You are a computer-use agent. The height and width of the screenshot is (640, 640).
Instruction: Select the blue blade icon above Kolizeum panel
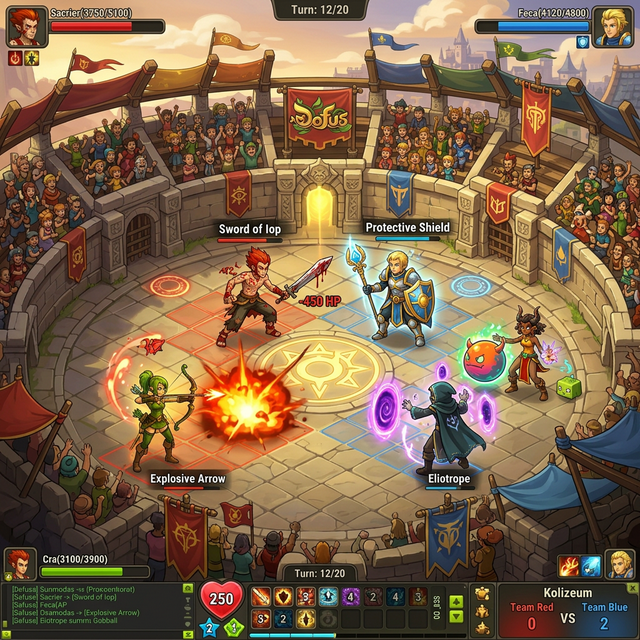[591, 567]
